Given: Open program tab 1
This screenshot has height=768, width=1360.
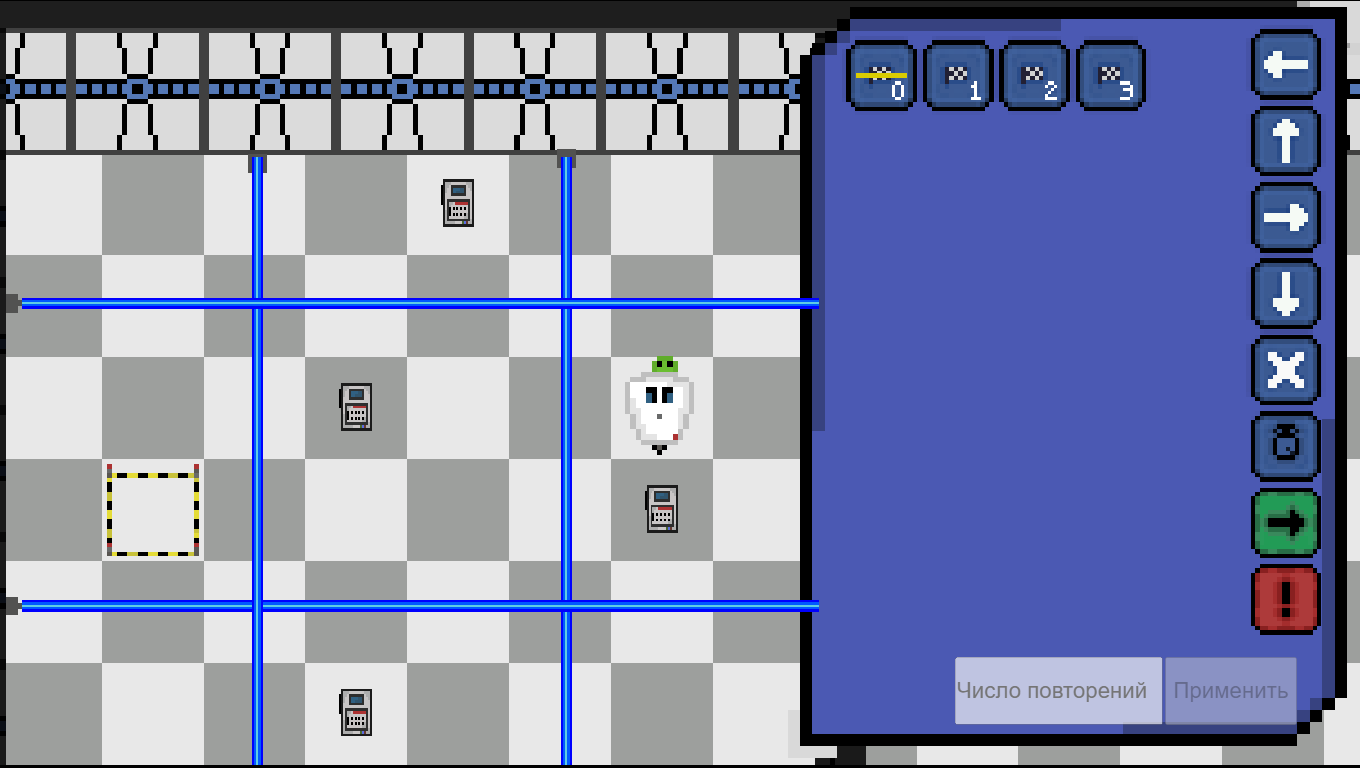Looking at the screenshot, I should tap(957, 74).
